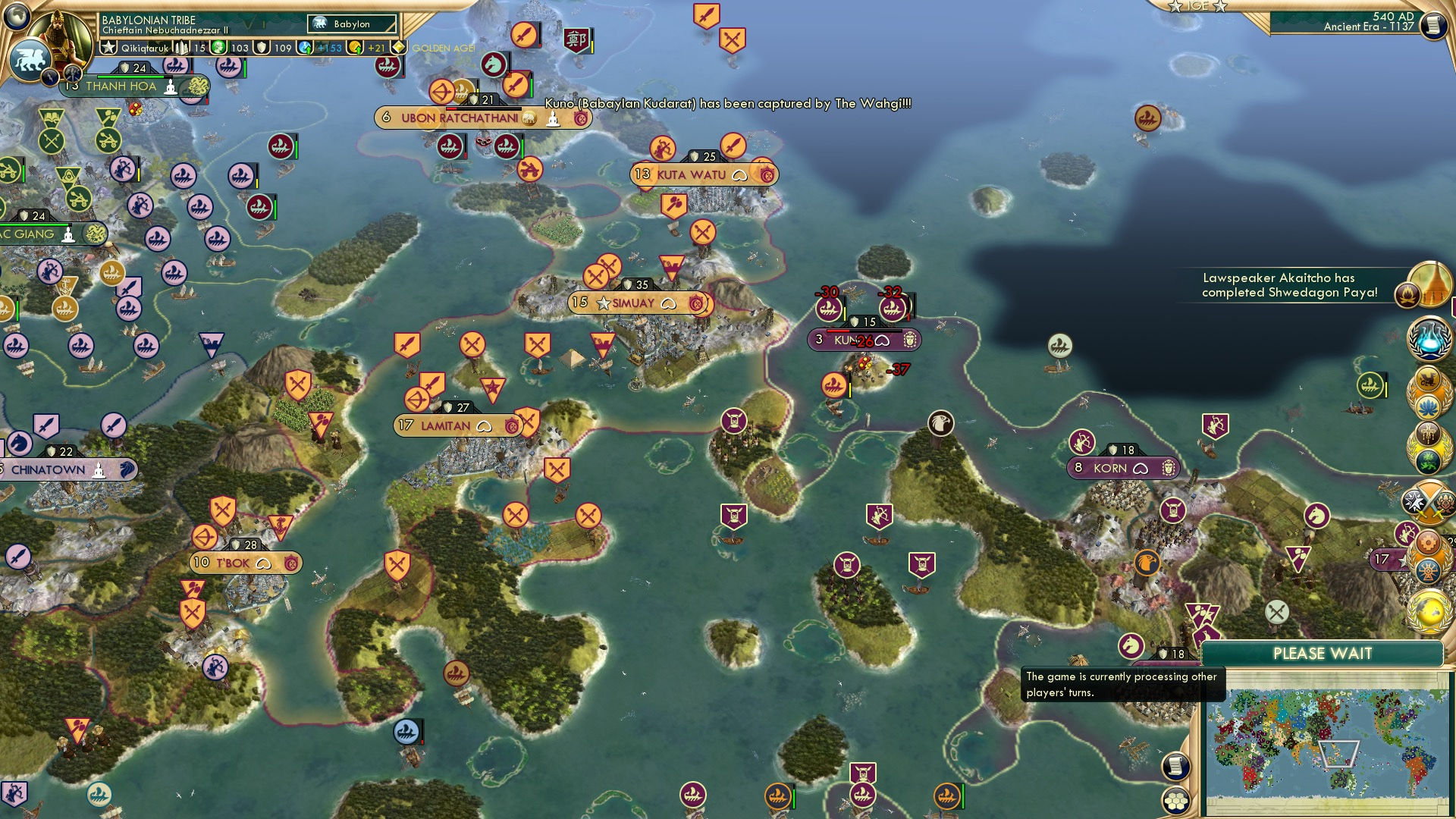1456x819 pixels.
Task: Open the crossed swords war notification
Action: (1429, 503)
